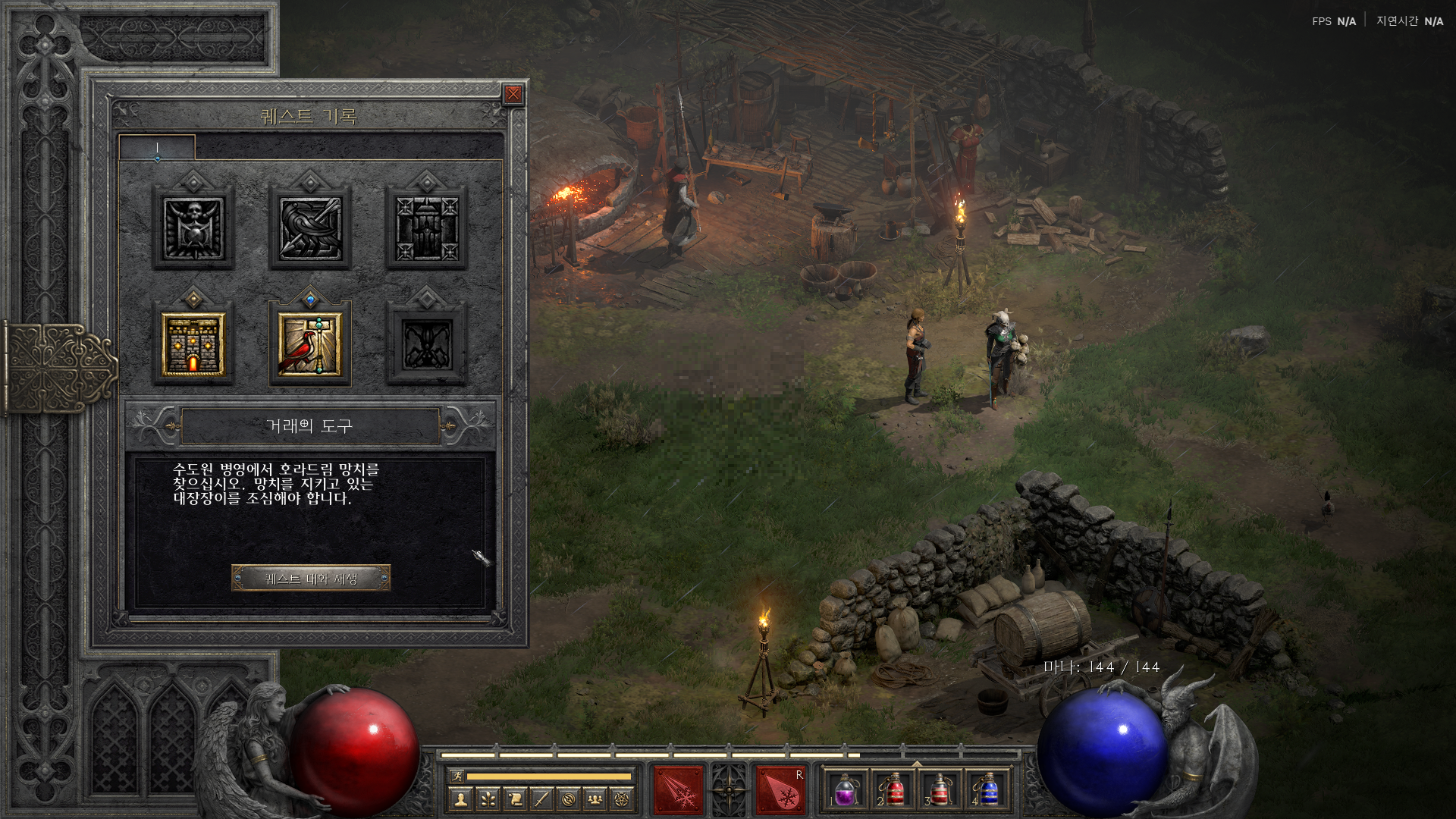Viewport: 1456px width, 819px height.
Task: Open the party members icon
Action: (x=595, y=799)
